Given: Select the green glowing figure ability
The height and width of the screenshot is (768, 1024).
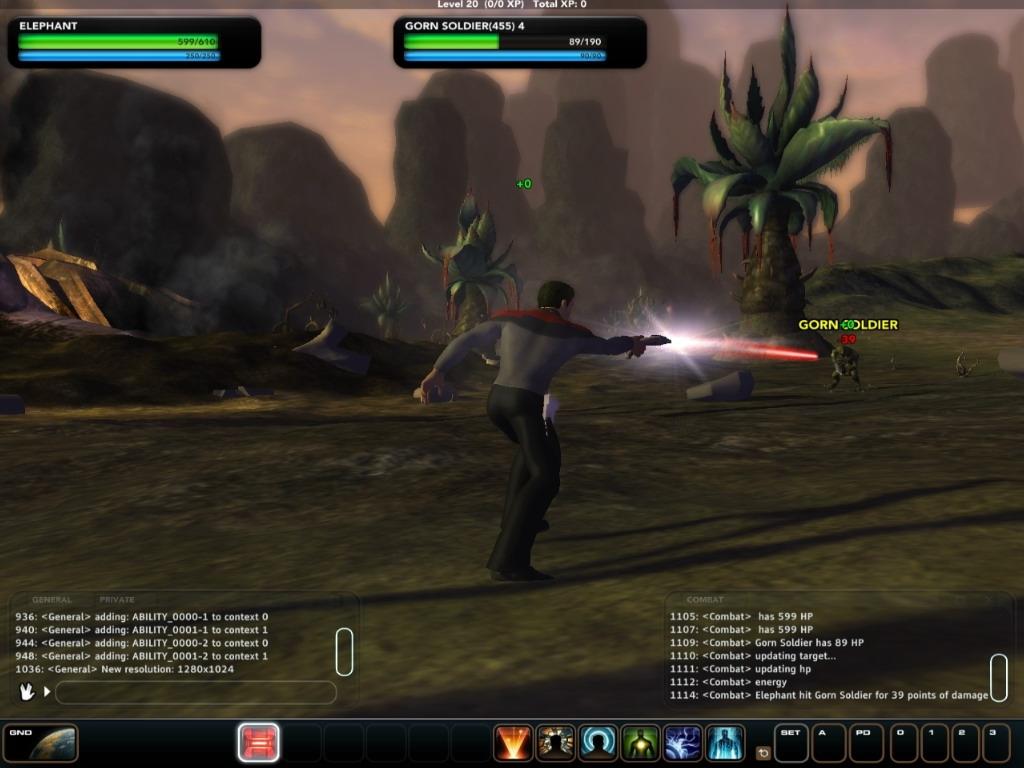Looking at the screenshot, I should [x=640, y=743].
